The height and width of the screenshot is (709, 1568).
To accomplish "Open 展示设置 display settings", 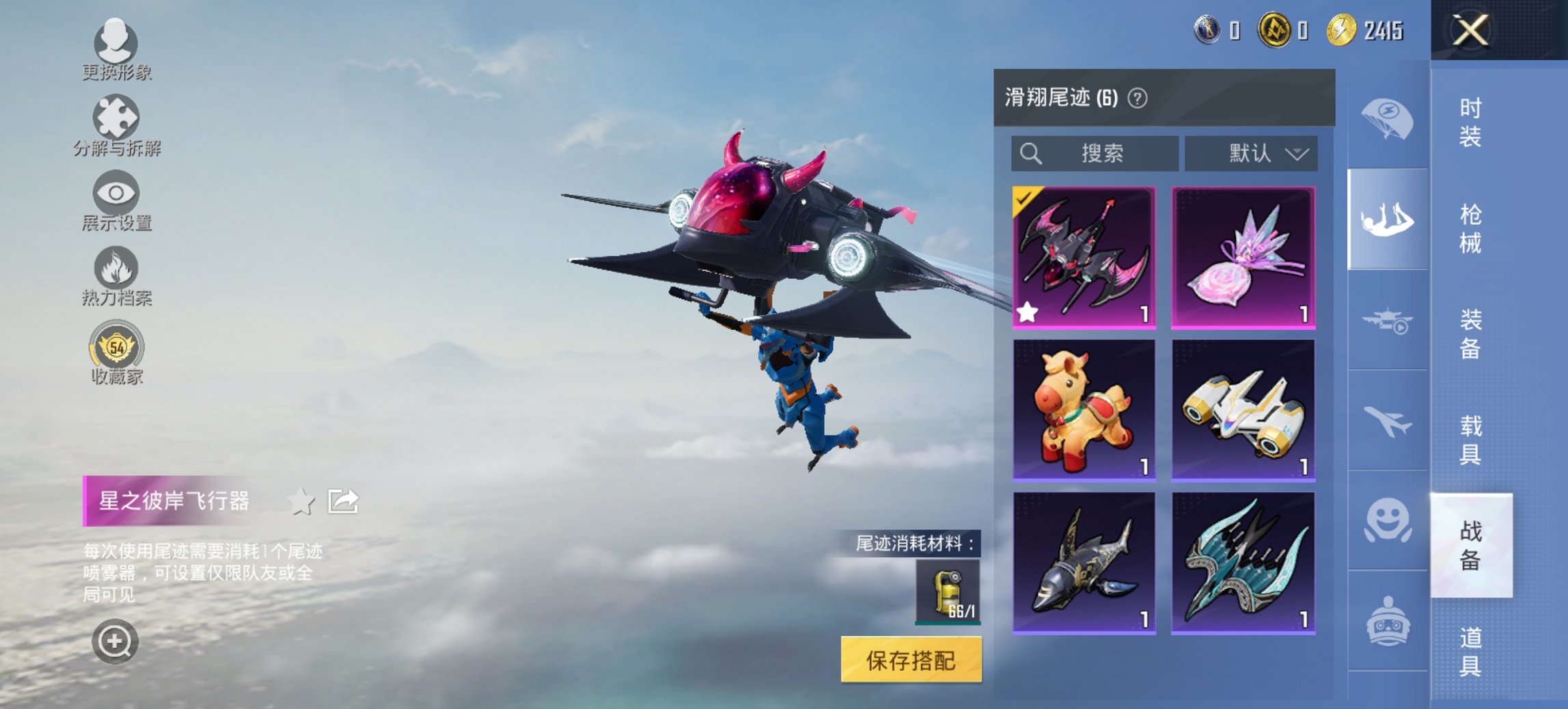I will coord(116,198).
